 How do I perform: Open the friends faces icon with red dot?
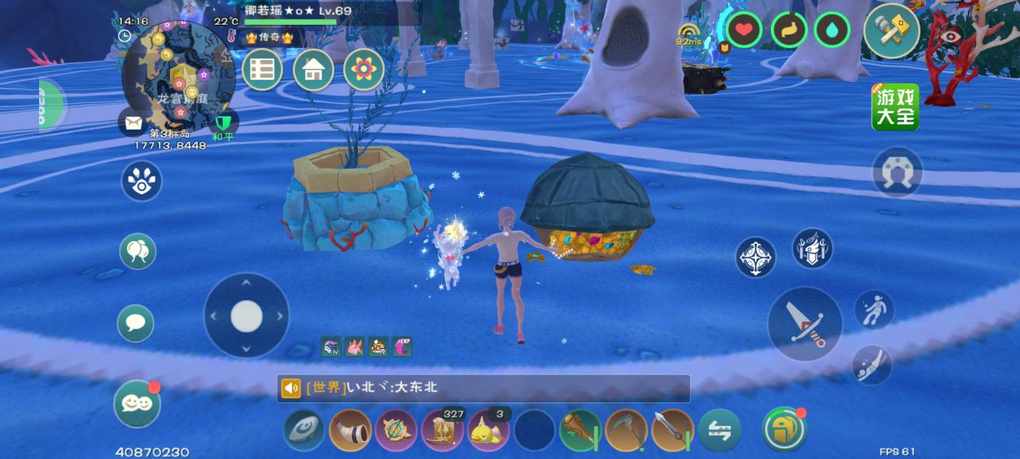pyautogui.click(x=137, y=403)
